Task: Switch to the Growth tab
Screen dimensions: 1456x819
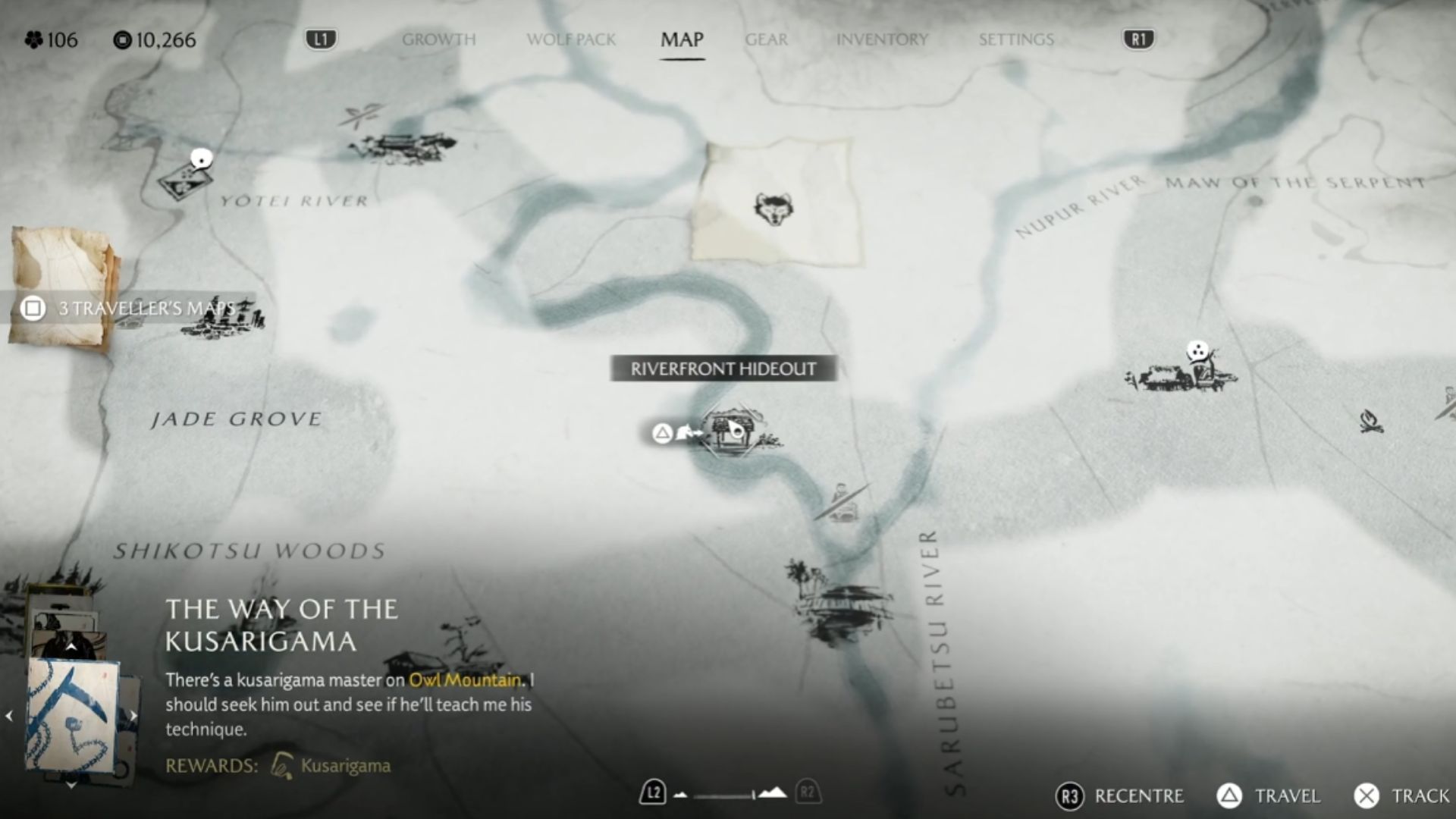Action: pos(438,39)
